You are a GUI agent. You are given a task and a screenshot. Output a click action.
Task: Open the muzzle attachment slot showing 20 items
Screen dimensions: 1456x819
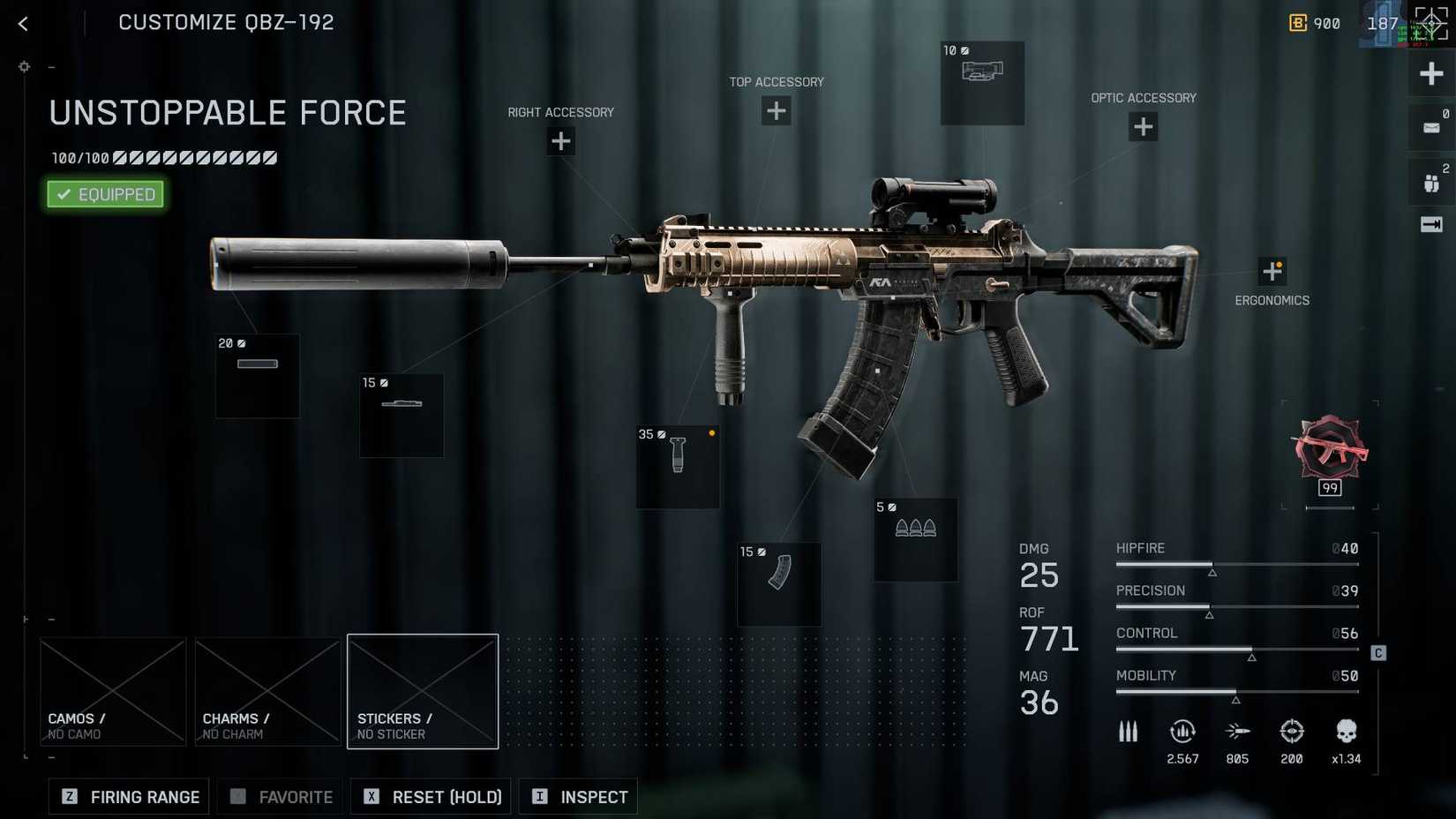[257, 376]
